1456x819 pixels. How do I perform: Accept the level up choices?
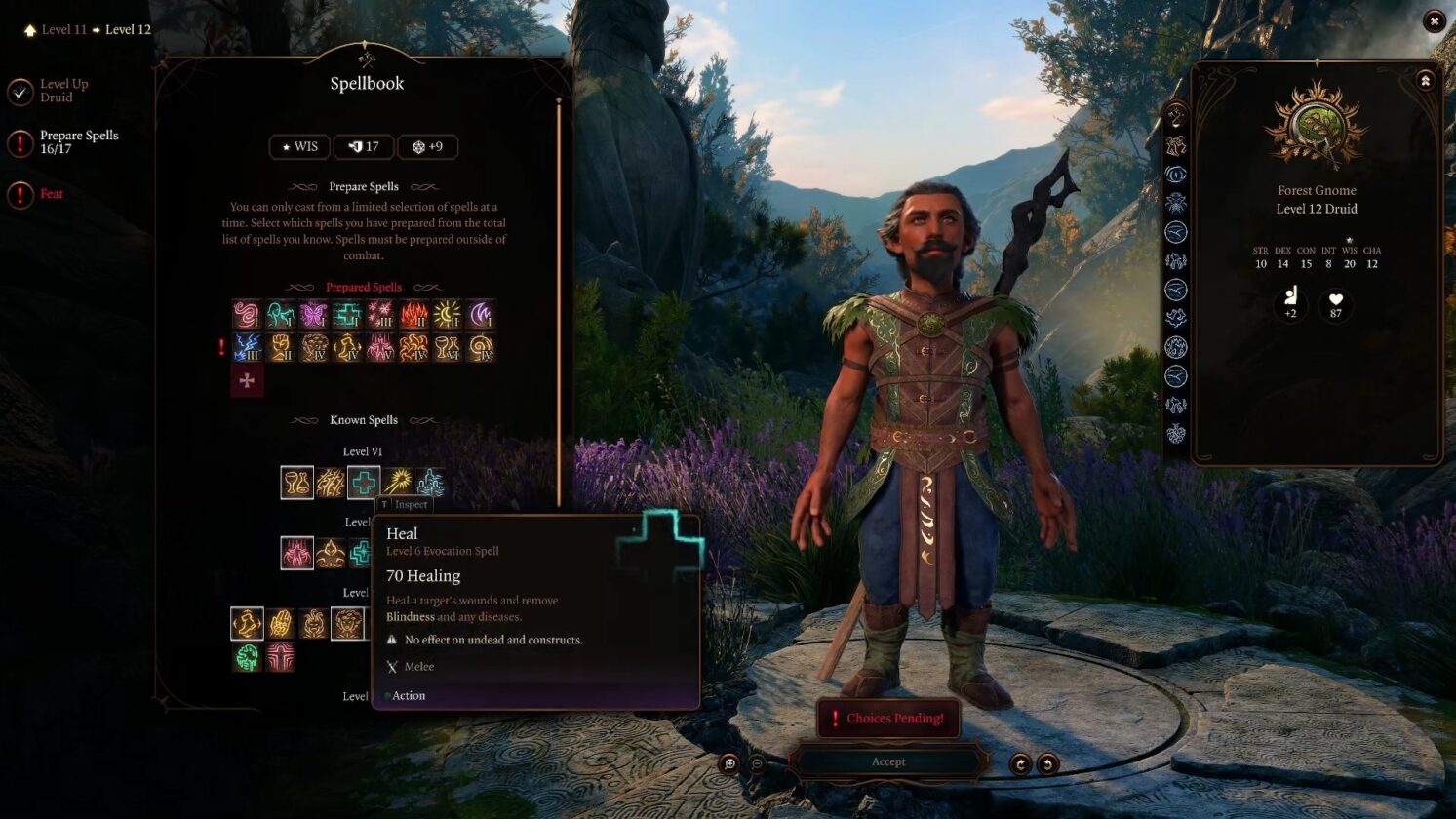click(x=887, y=761)
